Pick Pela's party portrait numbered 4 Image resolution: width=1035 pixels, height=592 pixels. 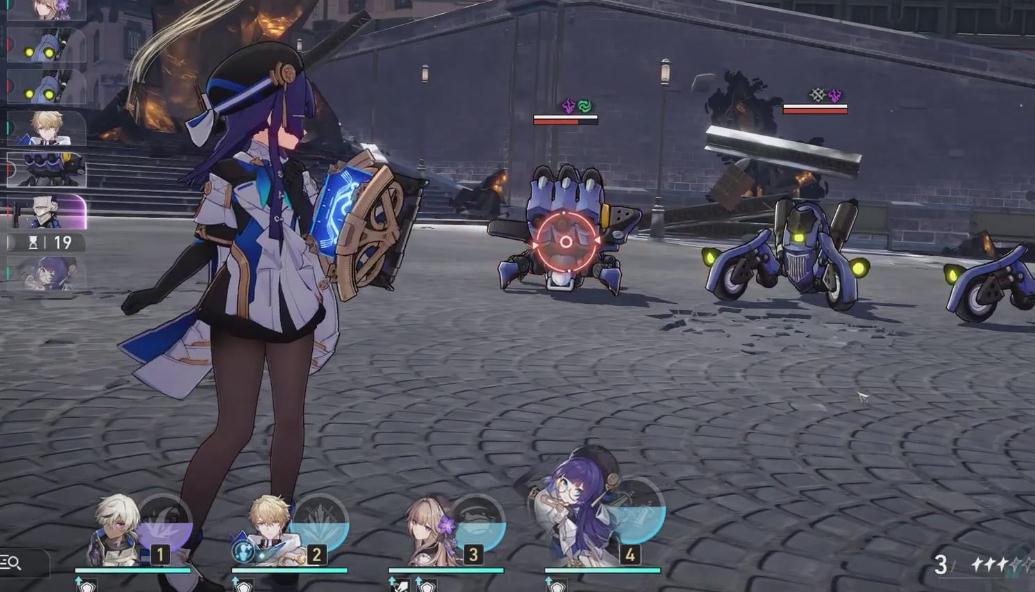click(575, 525)
